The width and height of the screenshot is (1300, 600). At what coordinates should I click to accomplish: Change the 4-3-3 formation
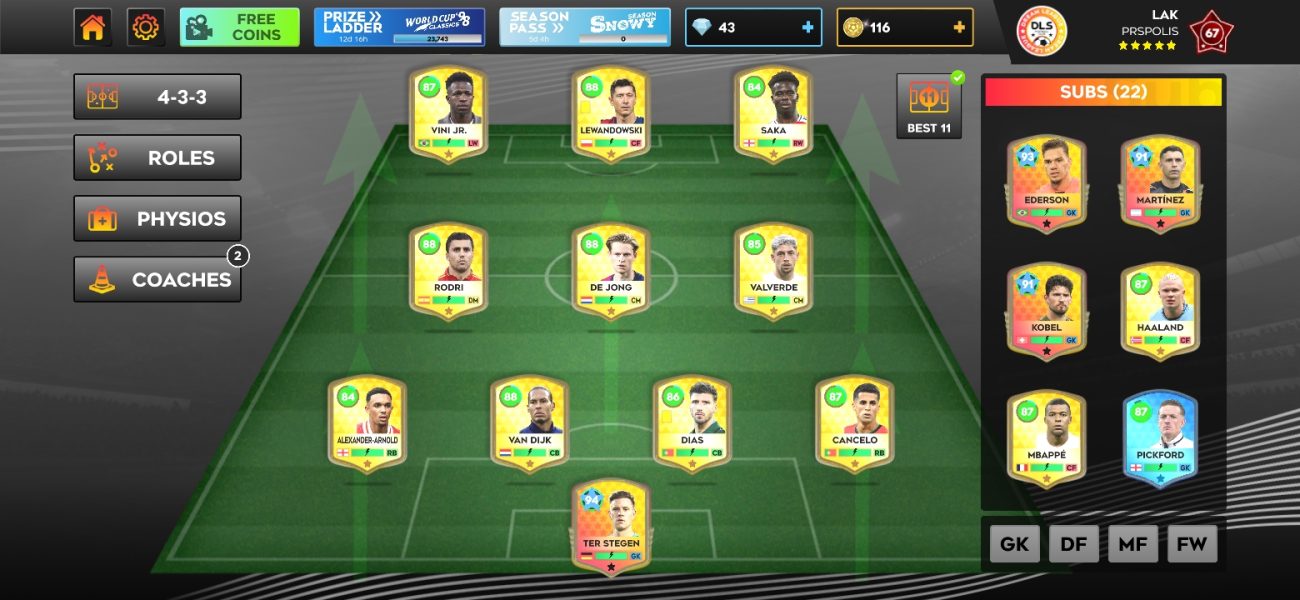pyautogui.click(x=157, y=97)
